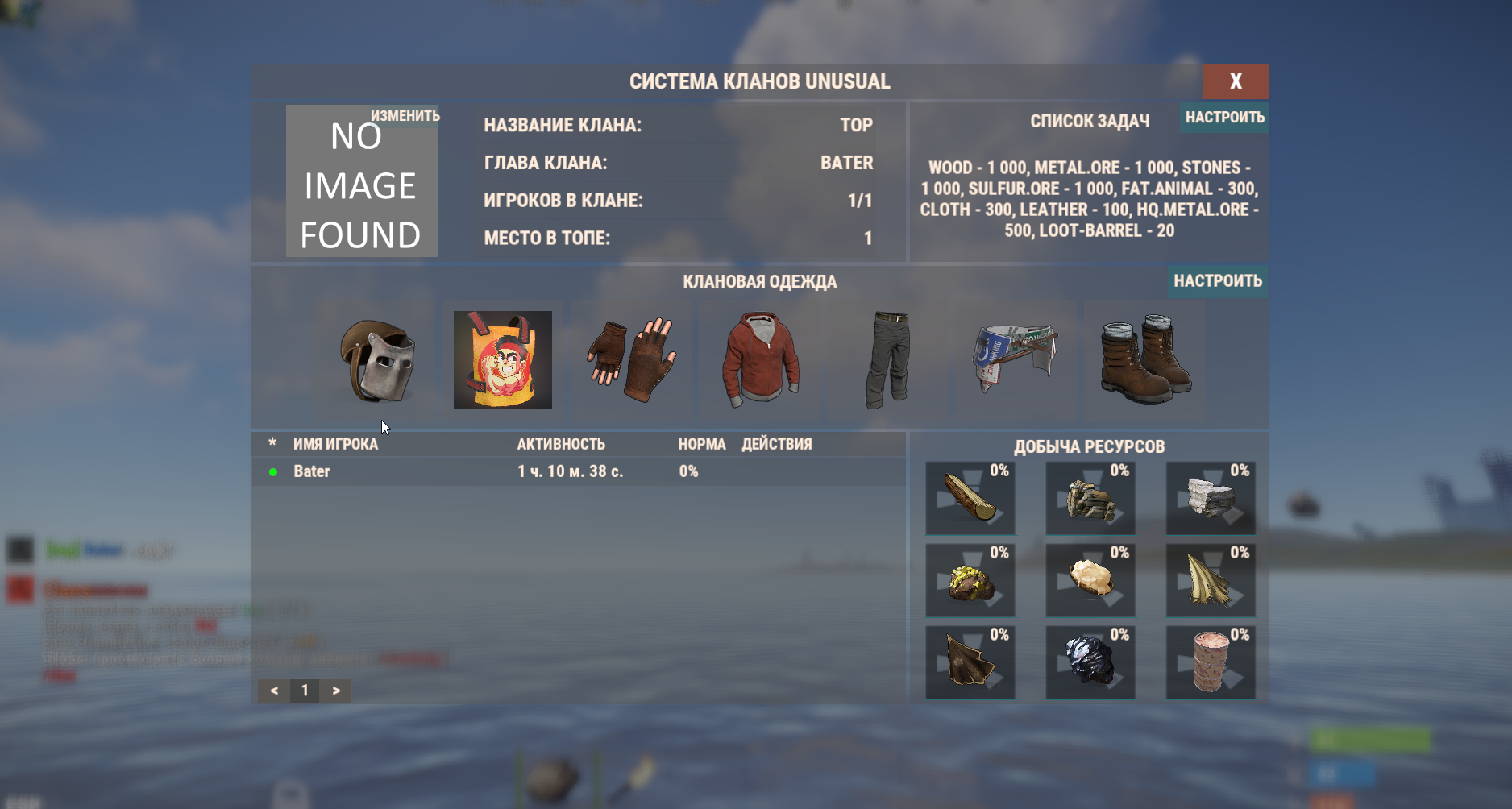Open the loot barrel resource tile
1512x809 pixels.
tap(1210, 662)
